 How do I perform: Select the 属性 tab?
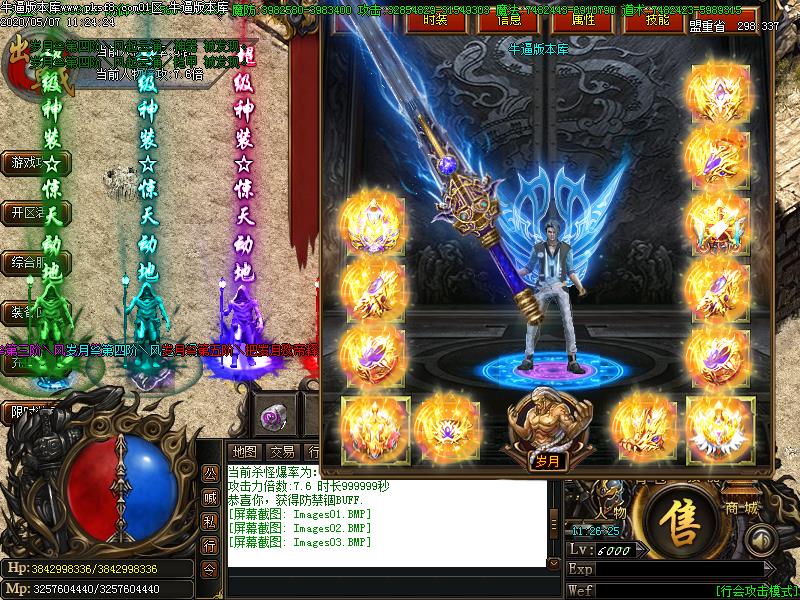coord(583,20)
